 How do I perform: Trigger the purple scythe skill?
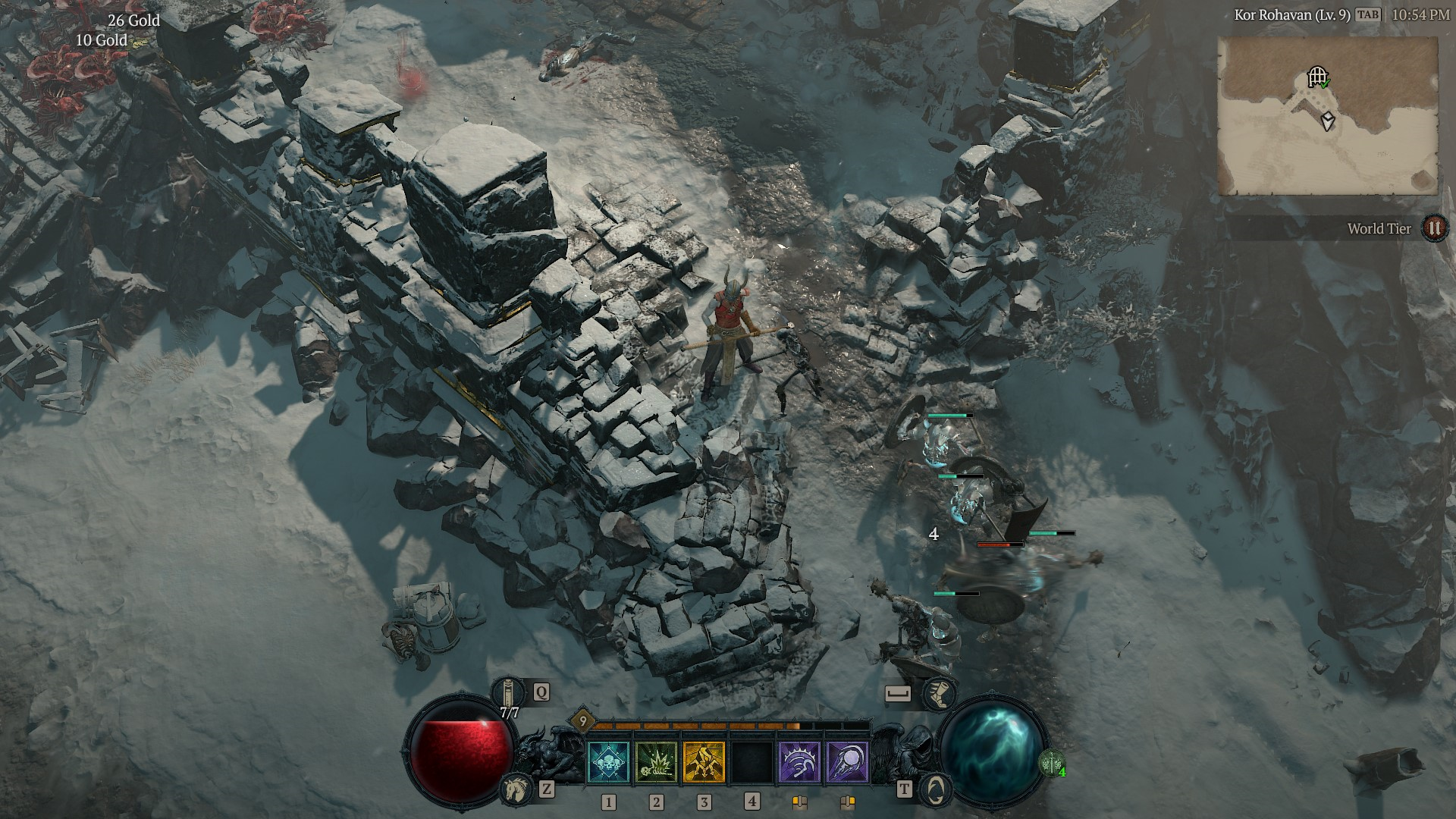coord(799,762)
